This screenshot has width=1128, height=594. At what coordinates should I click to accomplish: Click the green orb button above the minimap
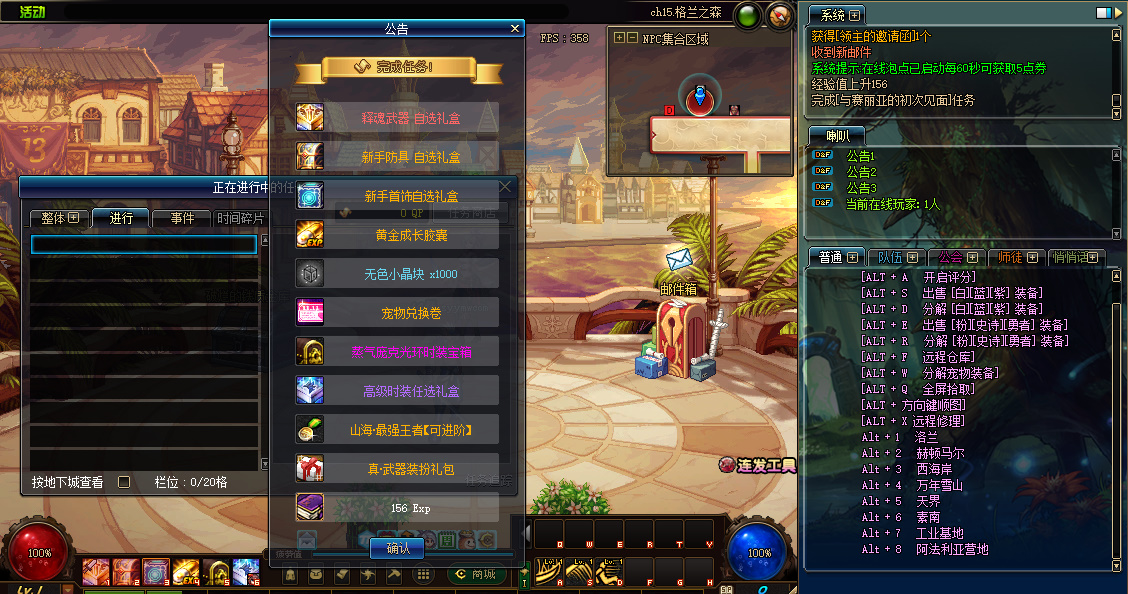(747, 16)
